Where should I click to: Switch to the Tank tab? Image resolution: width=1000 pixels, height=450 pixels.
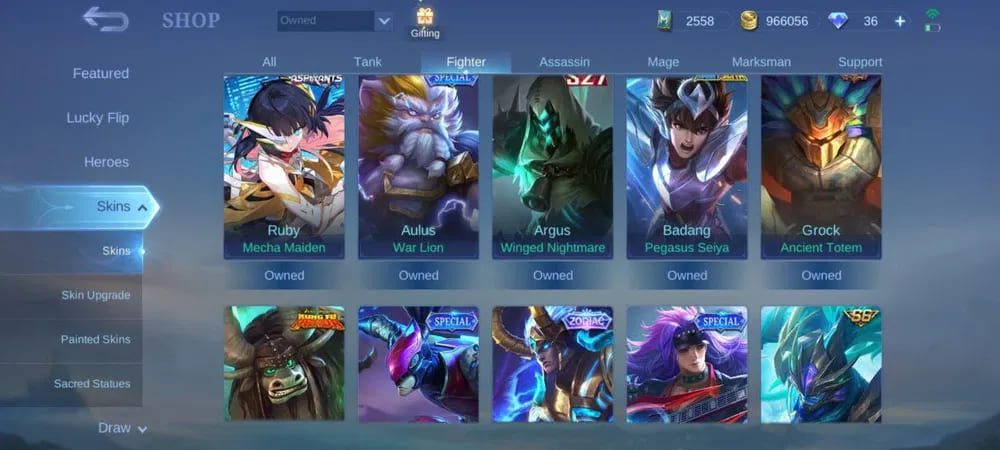click(x=367, y=62)
